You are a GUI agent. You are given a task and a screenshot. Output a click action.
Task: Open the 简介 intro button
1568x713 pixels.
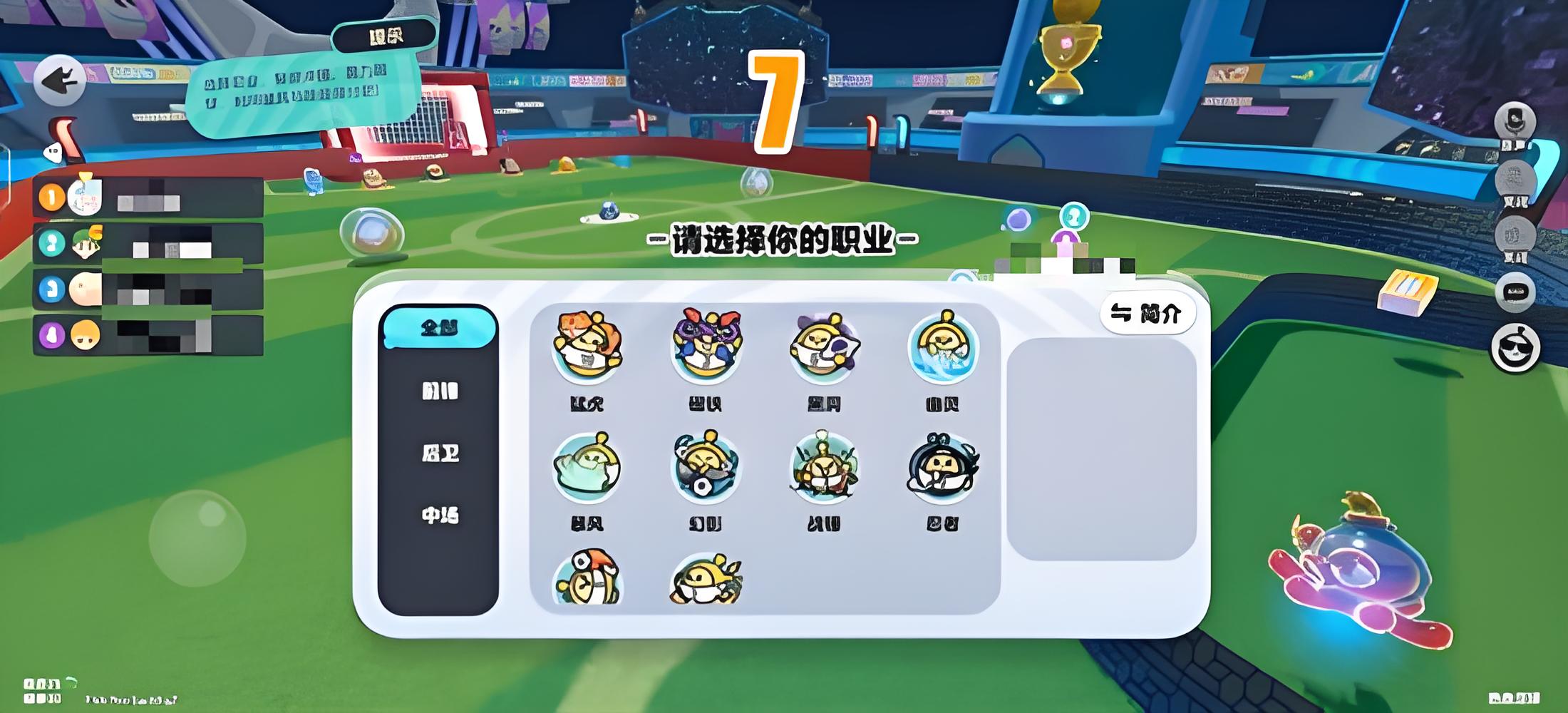click(x=1147, y=312)
